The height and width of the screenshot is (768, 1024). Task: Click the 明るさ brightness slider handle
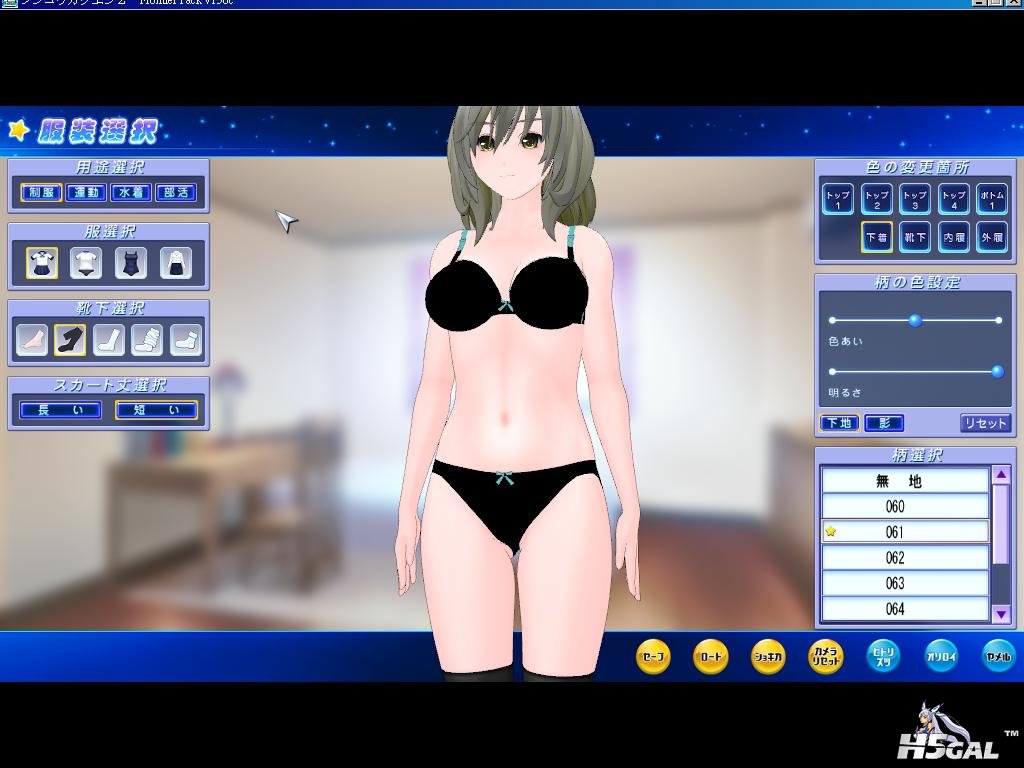(996, 372)
